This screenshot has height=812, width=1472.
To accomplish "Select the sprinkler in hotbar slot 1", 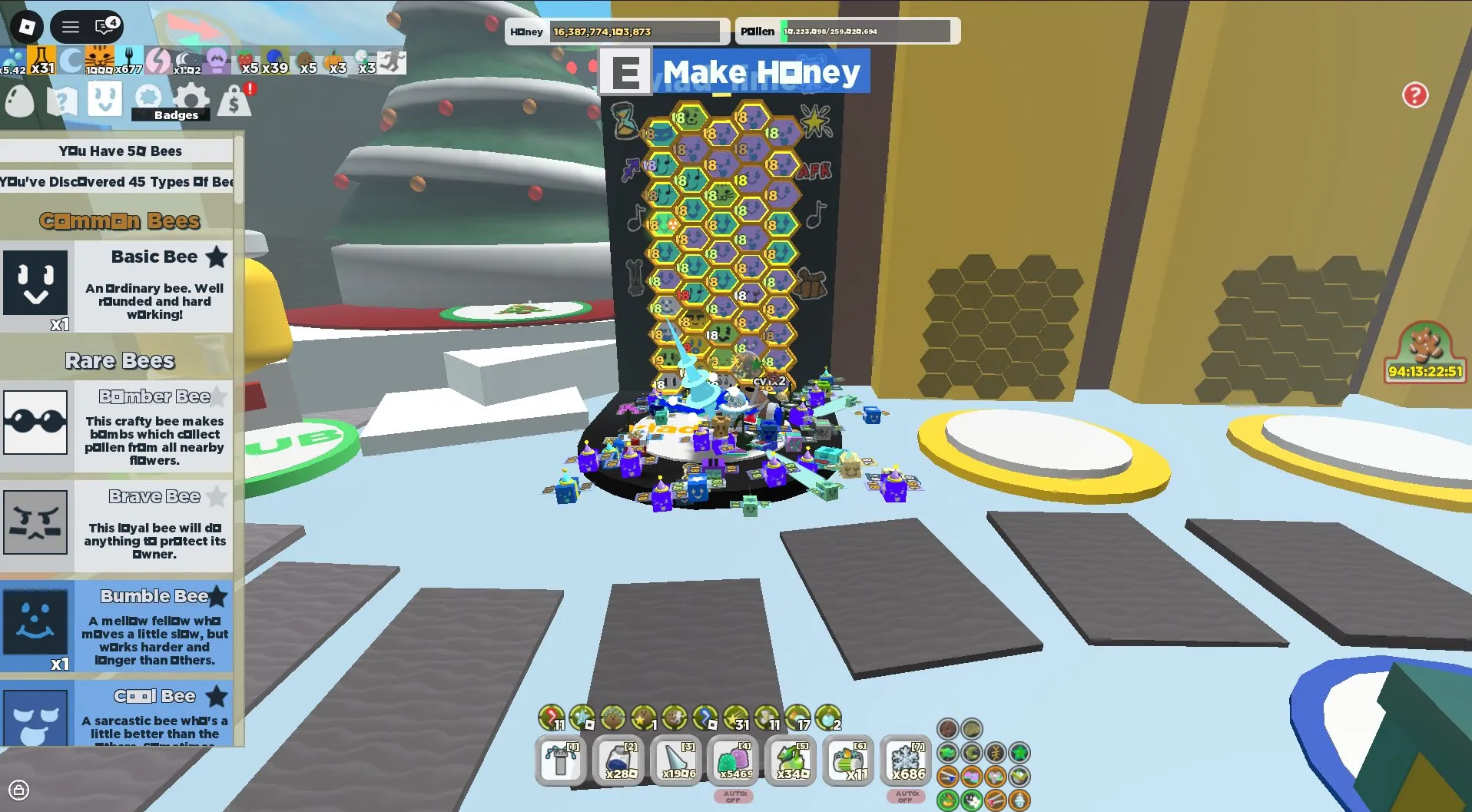I will click(561, 761).
